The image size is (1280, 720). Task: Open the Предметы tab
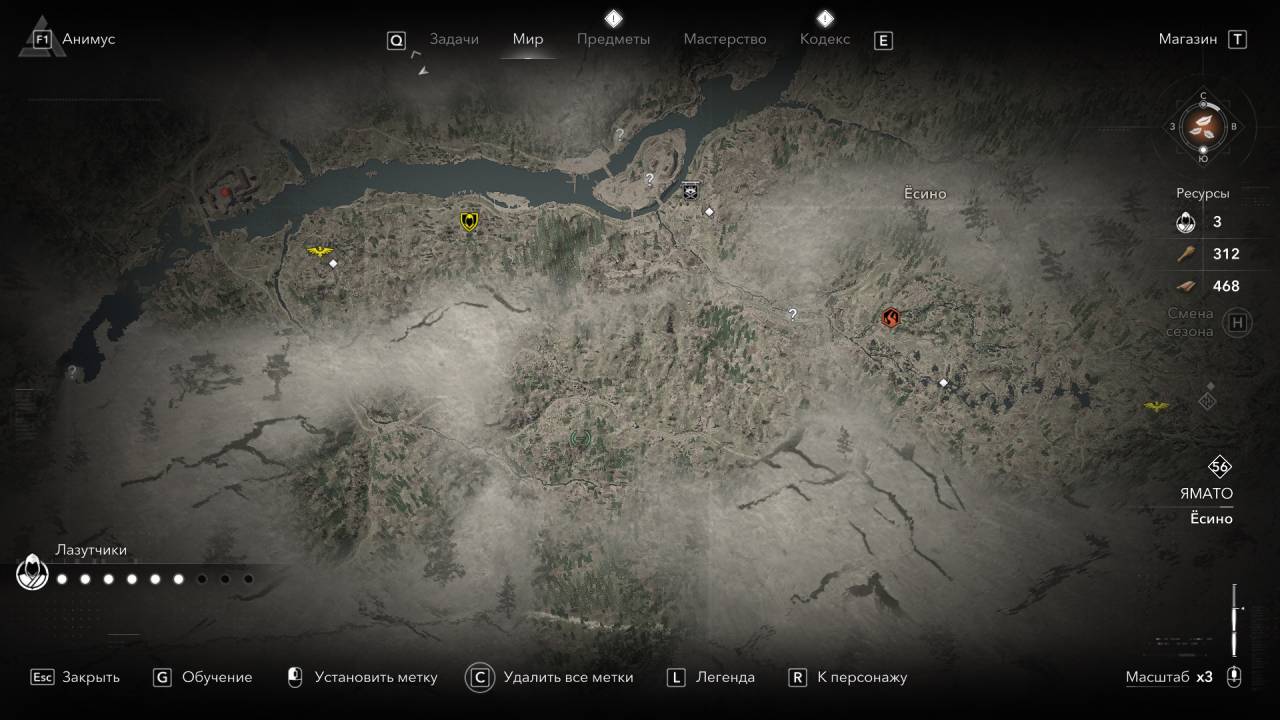click(x=613, y=39)
